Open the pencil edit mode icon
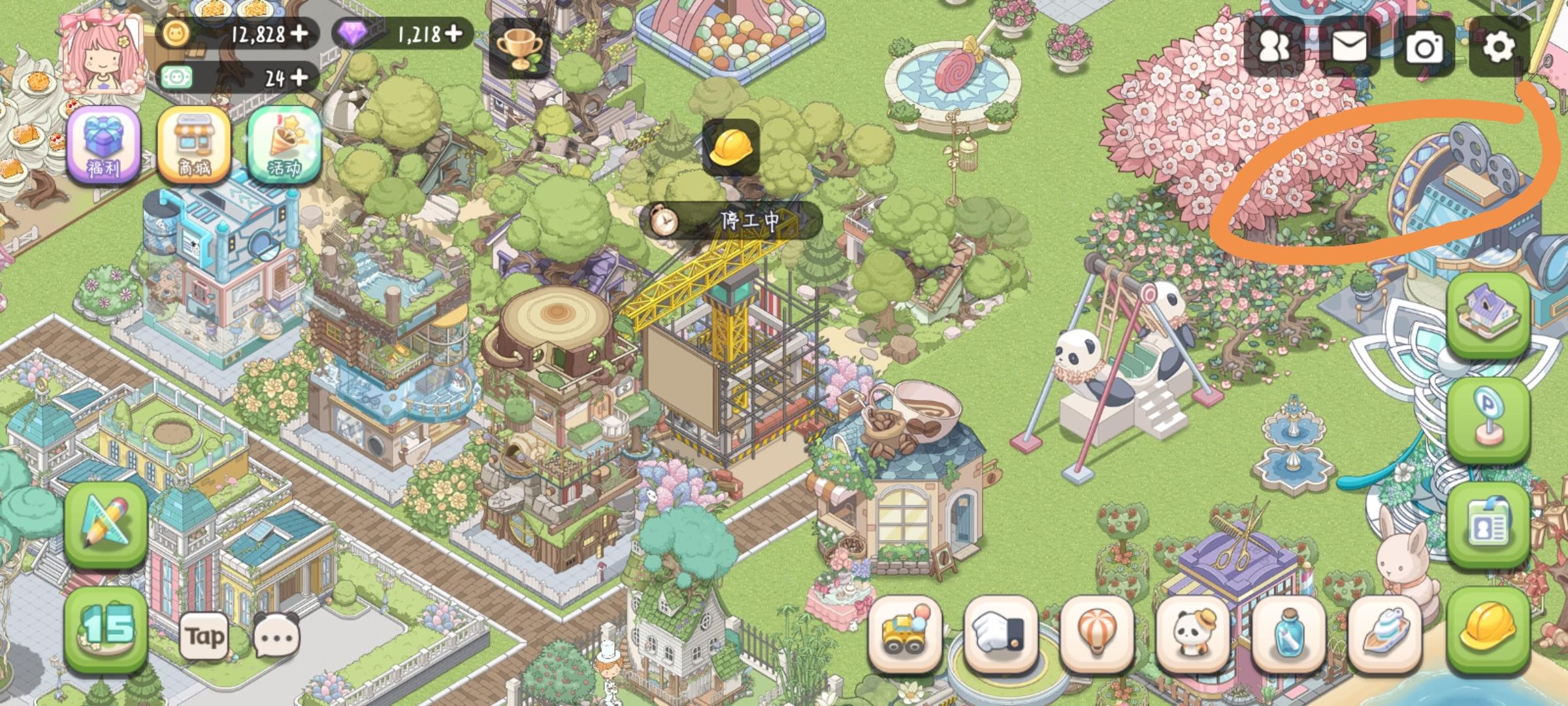This screenshot has height=706, width=1568. 105,523
